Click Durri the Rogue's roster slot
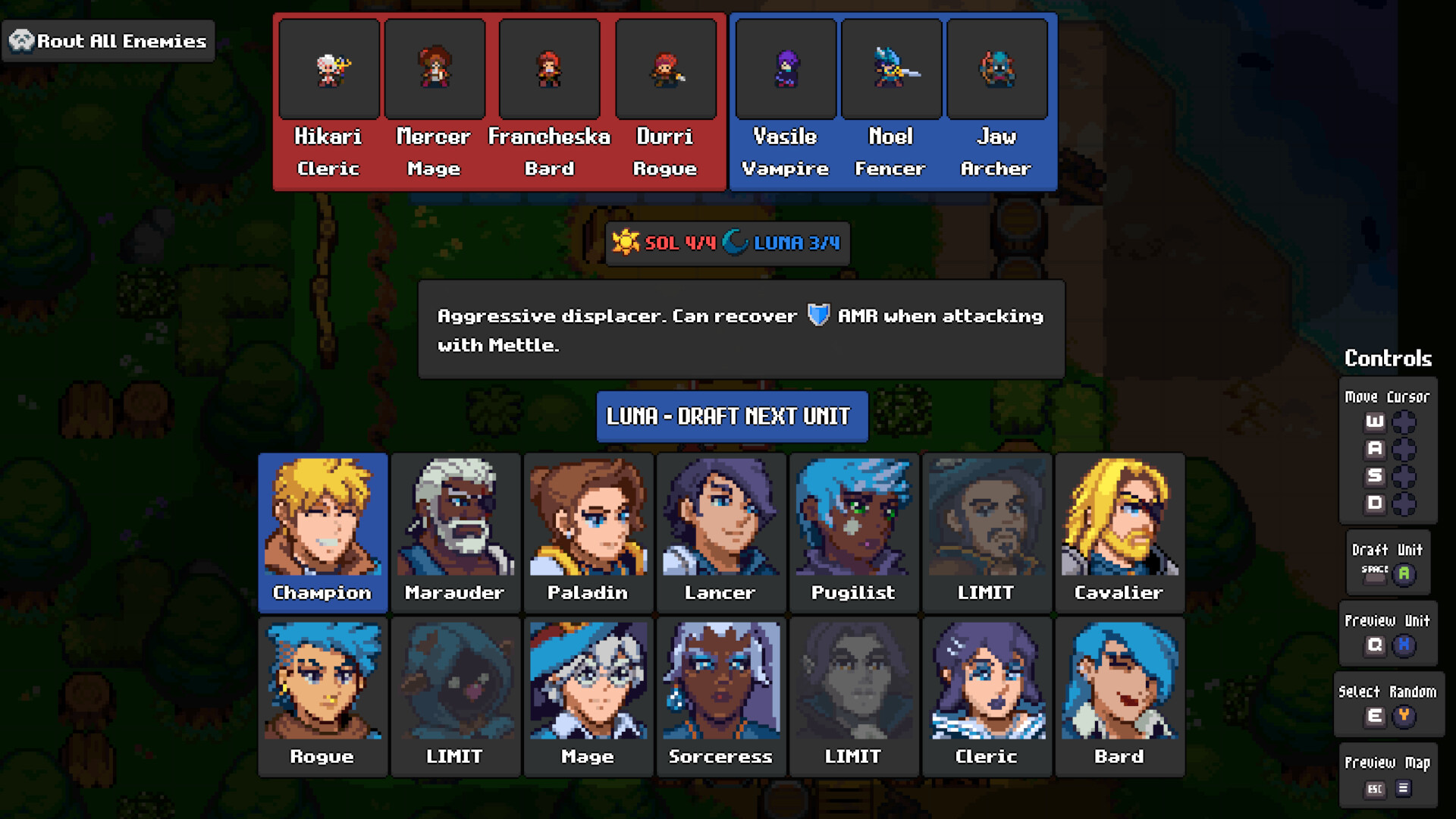This screenshot has height=819, width=1456. (667, 67)
